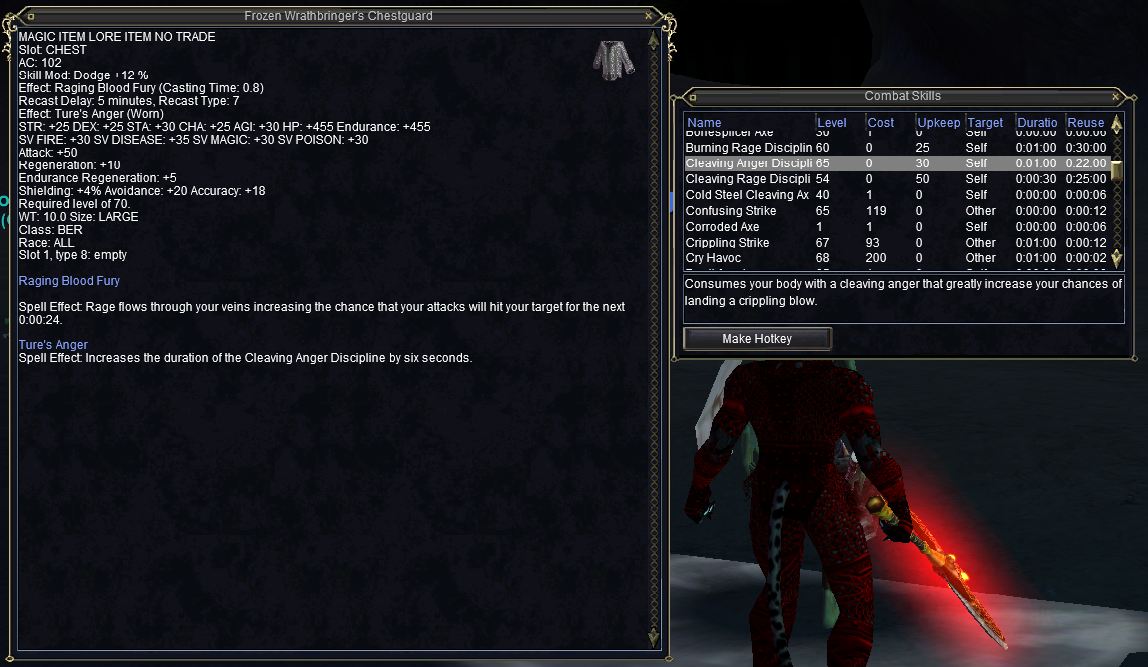Sort skills by the Target column
Screen dimensions: 1148x667
click(x=986, y=123)
